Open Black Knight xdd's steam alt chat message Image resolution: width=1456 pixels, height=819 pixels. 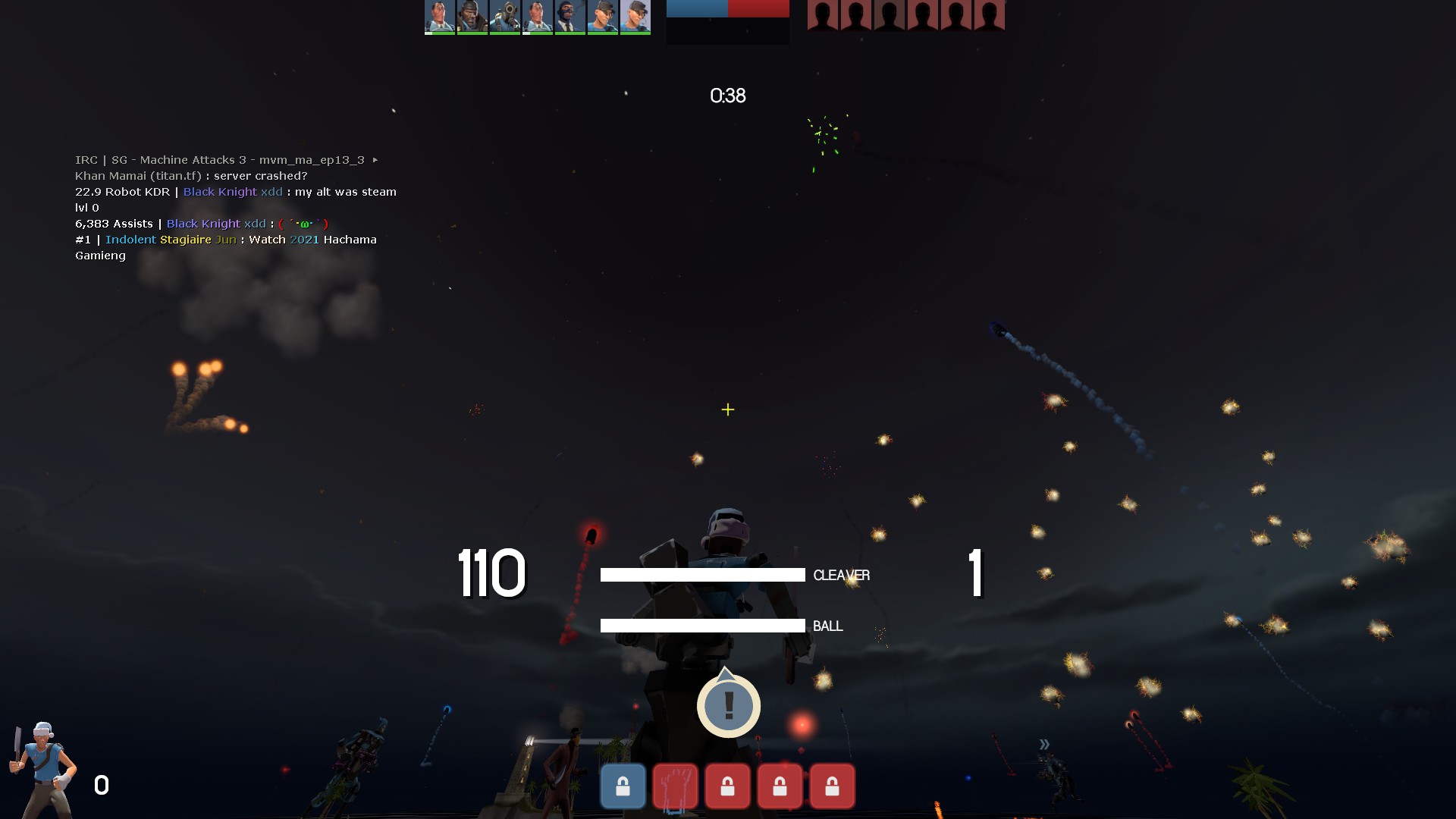pyautogui.click(x=235, y=199)
